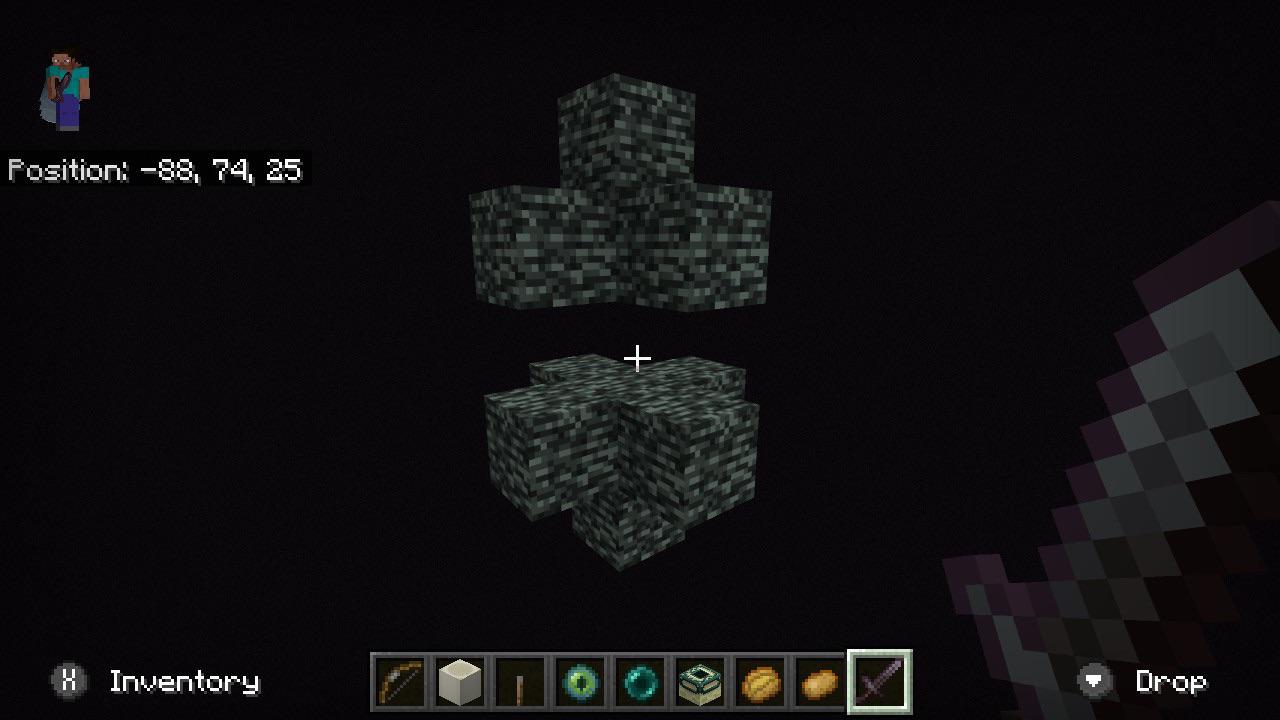1280x720 pixels.
Task: Activate the Drop action label
Action: coord(1172,681)
